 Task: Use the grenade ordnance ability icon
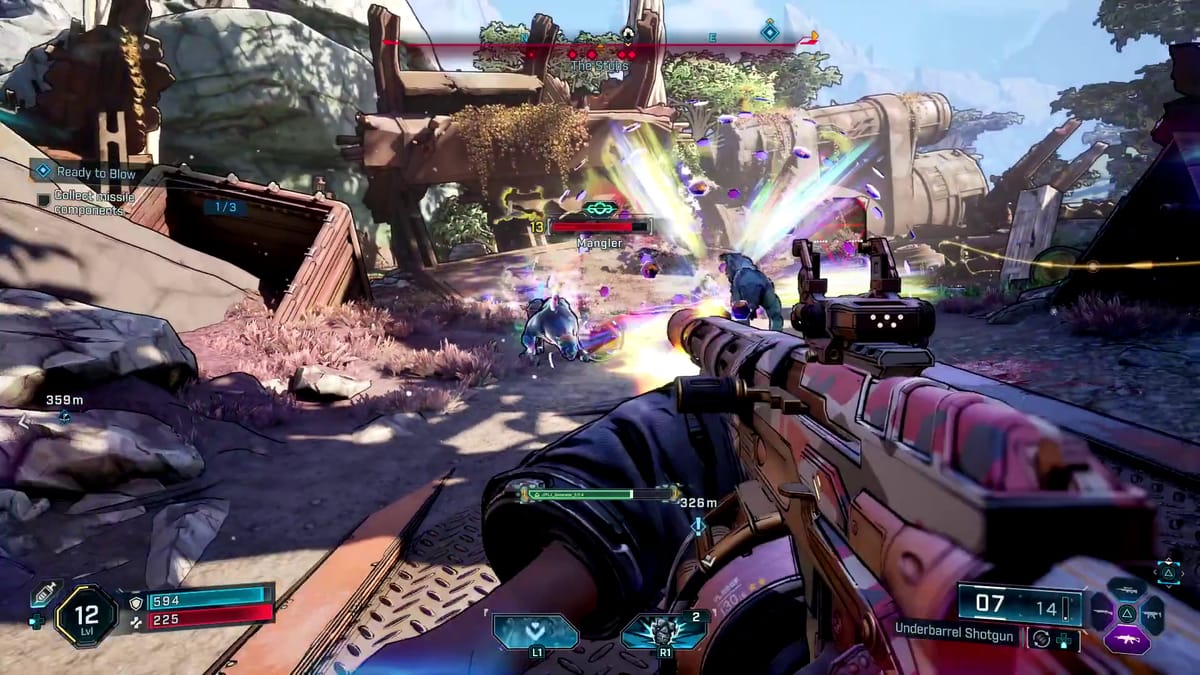tap(662, 632)
